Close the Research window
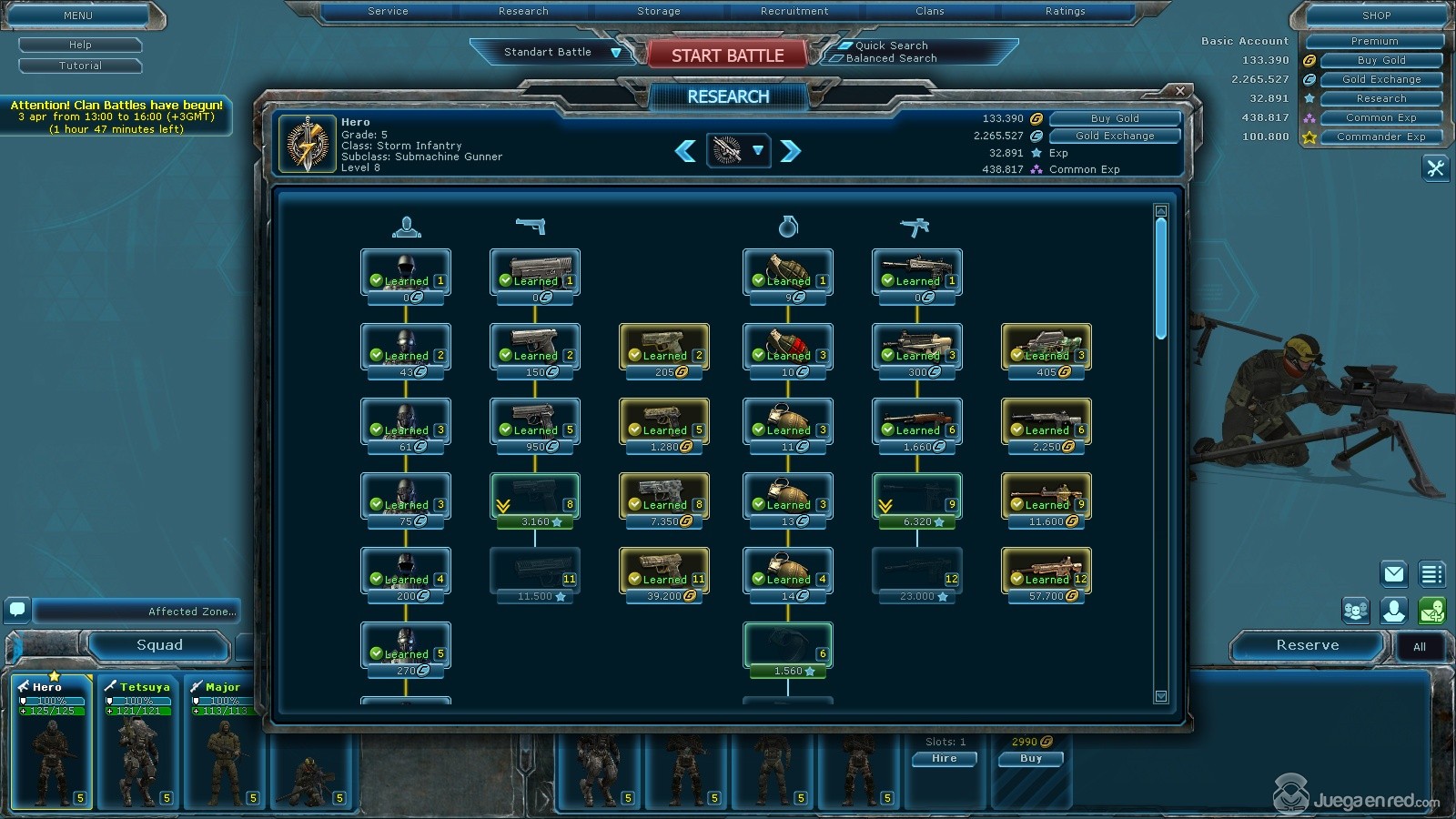Viewport: 1456px width, 819px height. 1180,91
